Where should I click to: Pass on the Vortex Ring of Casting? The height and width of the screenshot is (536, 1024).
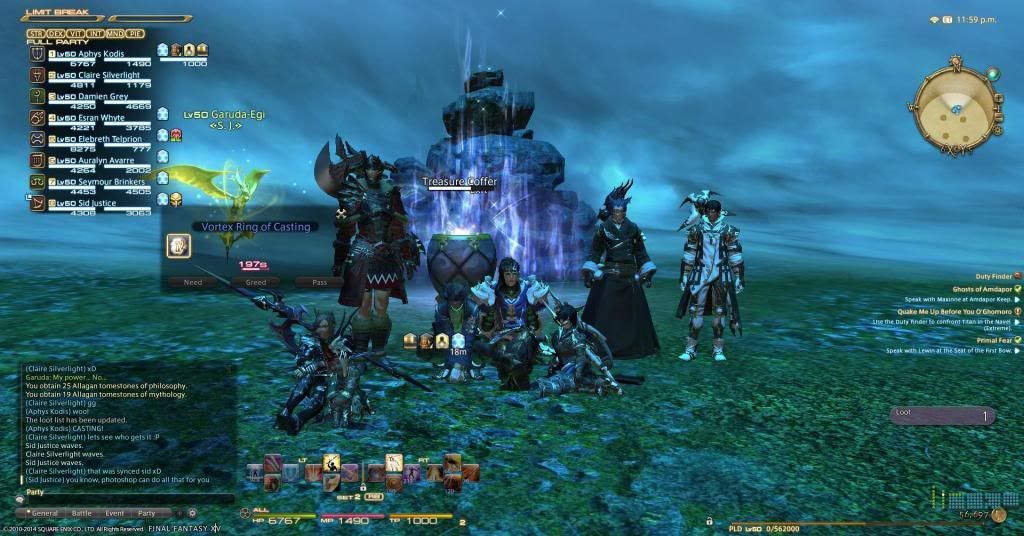pos(319,282)
